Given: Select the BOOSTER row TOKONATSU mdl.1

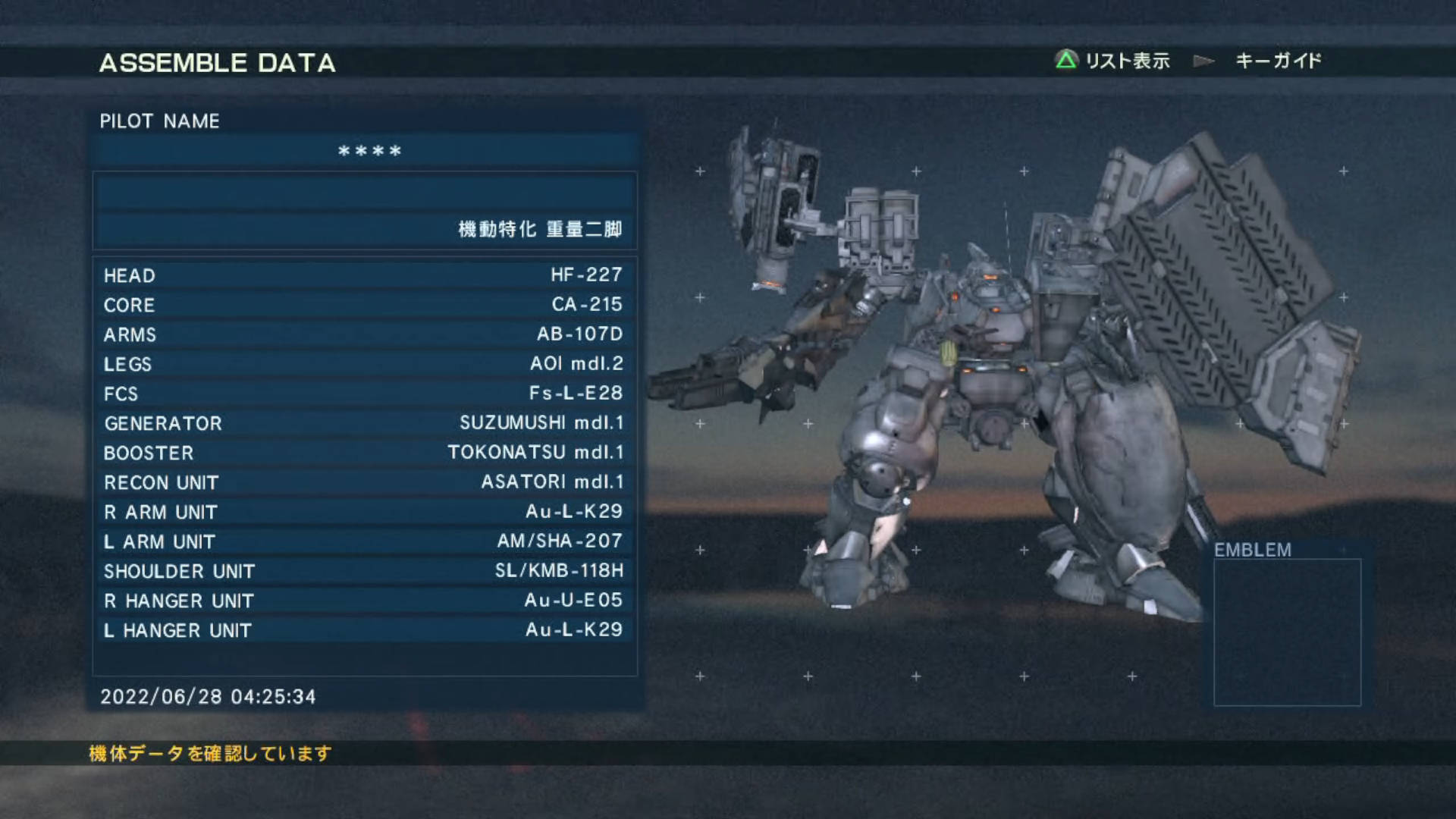Looking at the screenshot, I should (x=364, y=452).
